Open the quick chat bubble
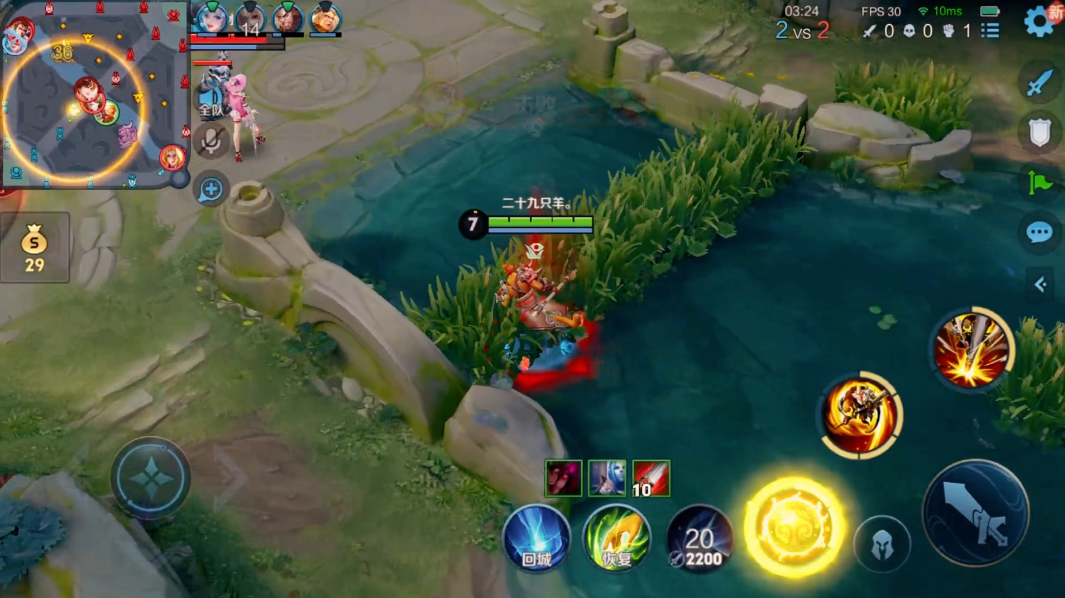 coord(1040,233)
